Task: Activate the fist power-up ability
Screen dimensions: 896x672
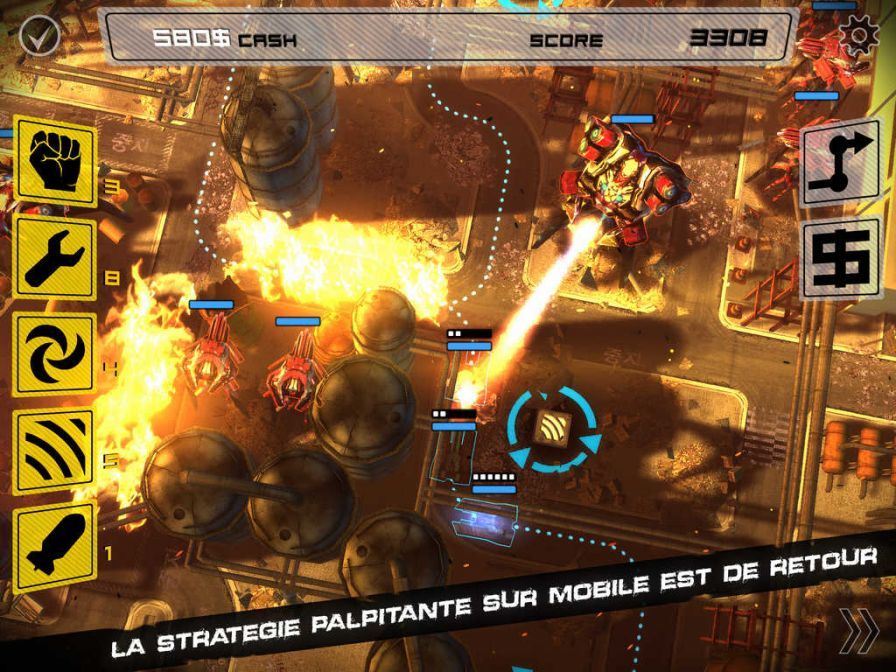Action: (x=55, y=163)
